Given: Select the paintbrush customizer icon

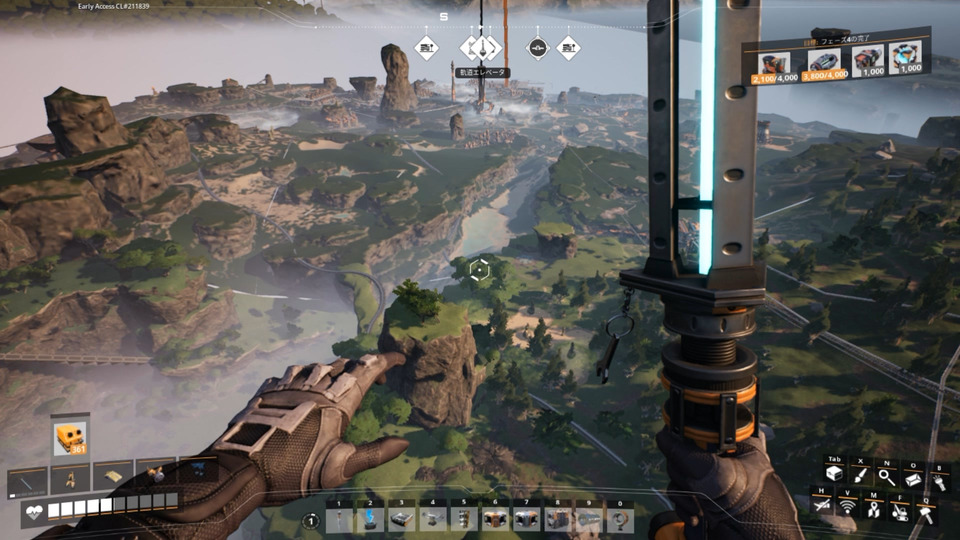Looking at the screenshot, I should [x=860, y=475].
